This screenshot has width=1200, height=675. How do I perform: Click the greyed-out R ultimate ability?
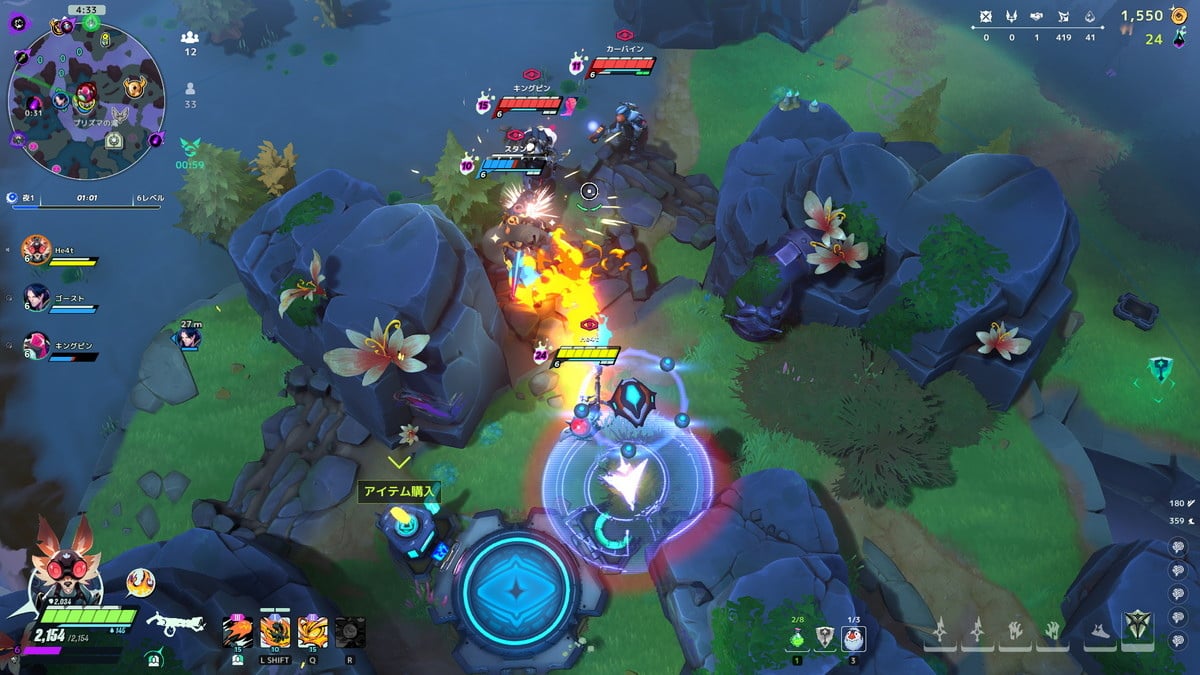point(349,632)
